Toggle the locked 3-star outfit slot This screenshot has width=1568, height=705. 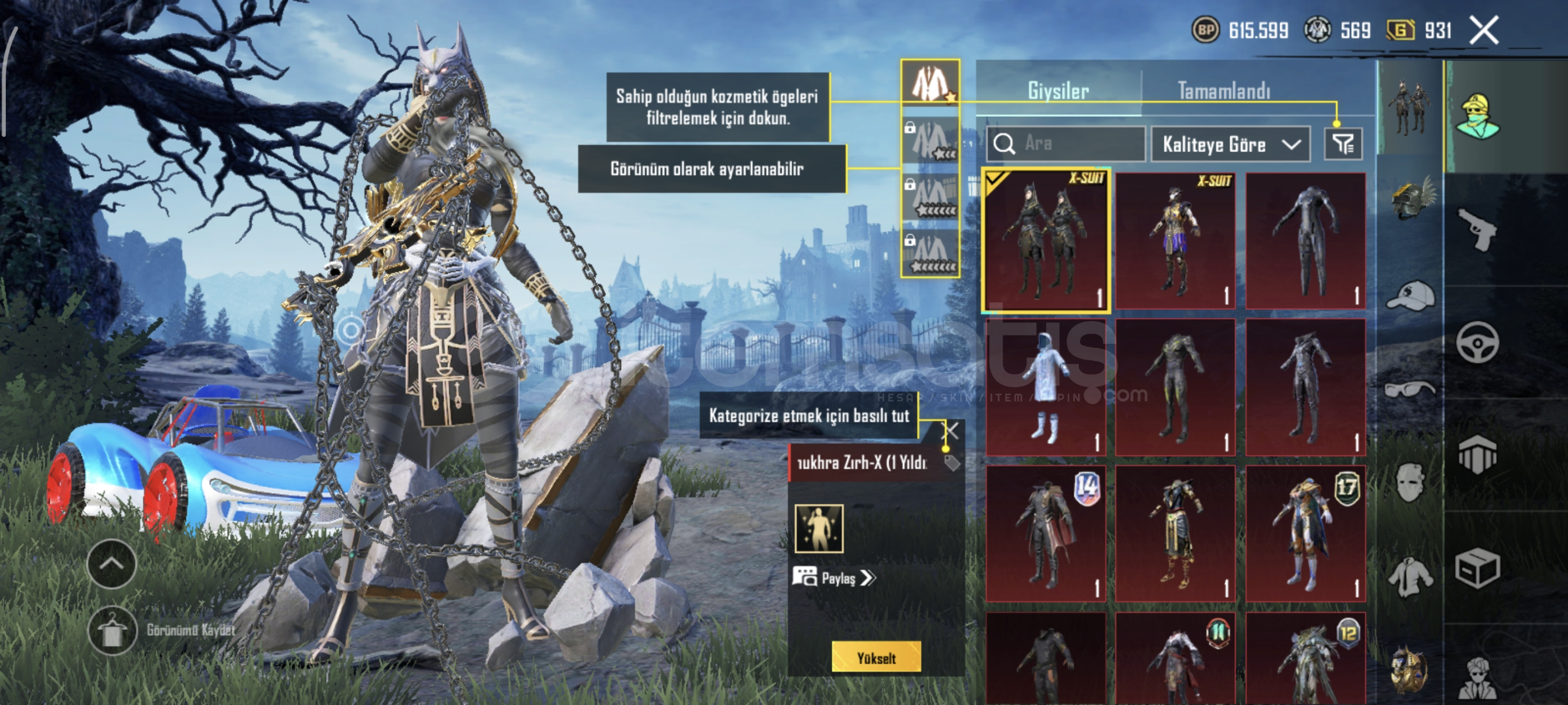pyautogui.click(x=930, y=139)
